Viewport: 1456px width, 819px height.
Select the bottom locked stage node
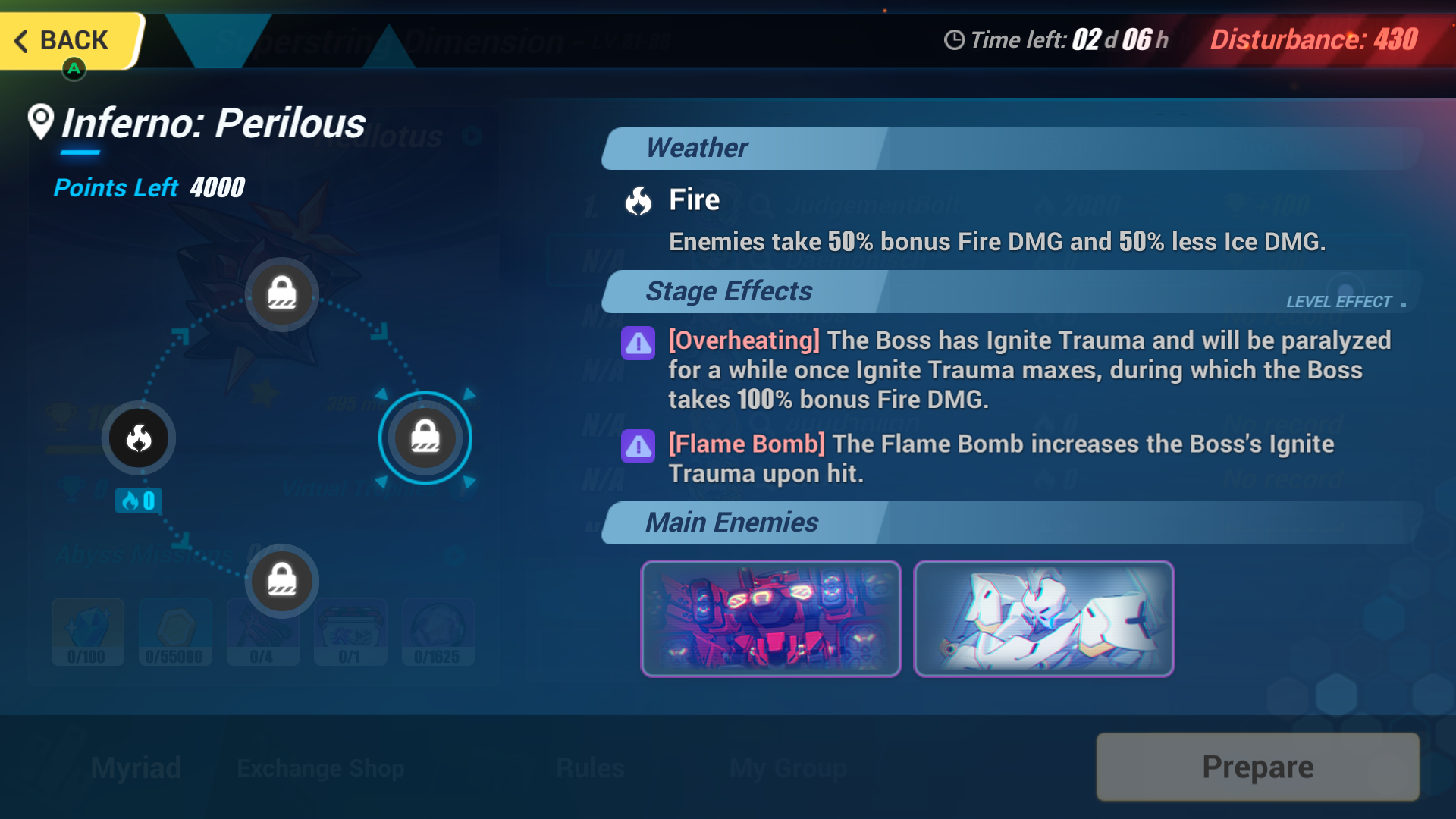point(281,581)
